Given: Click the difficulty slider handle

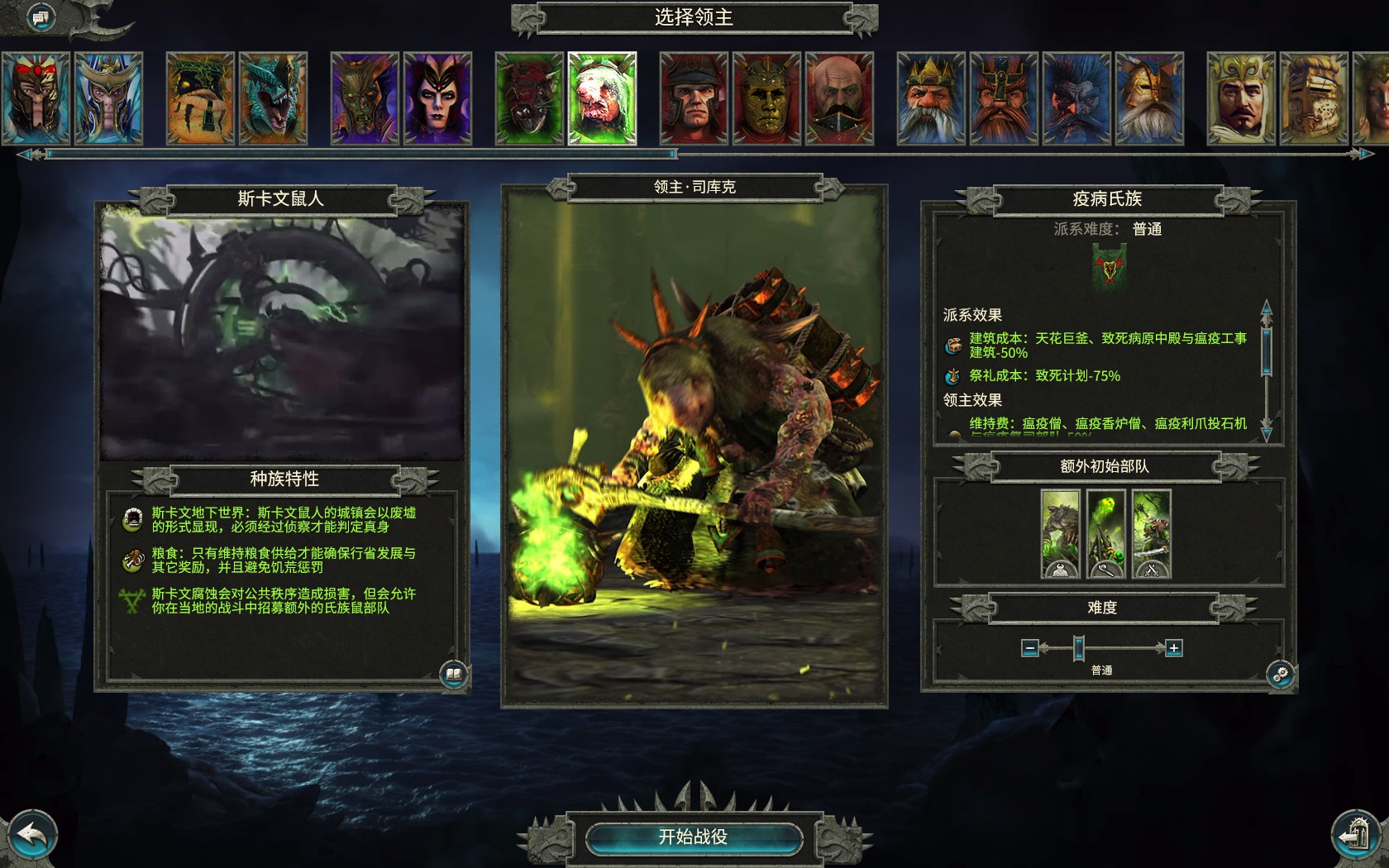Looking at the screenshot, I should [1079, 648].
